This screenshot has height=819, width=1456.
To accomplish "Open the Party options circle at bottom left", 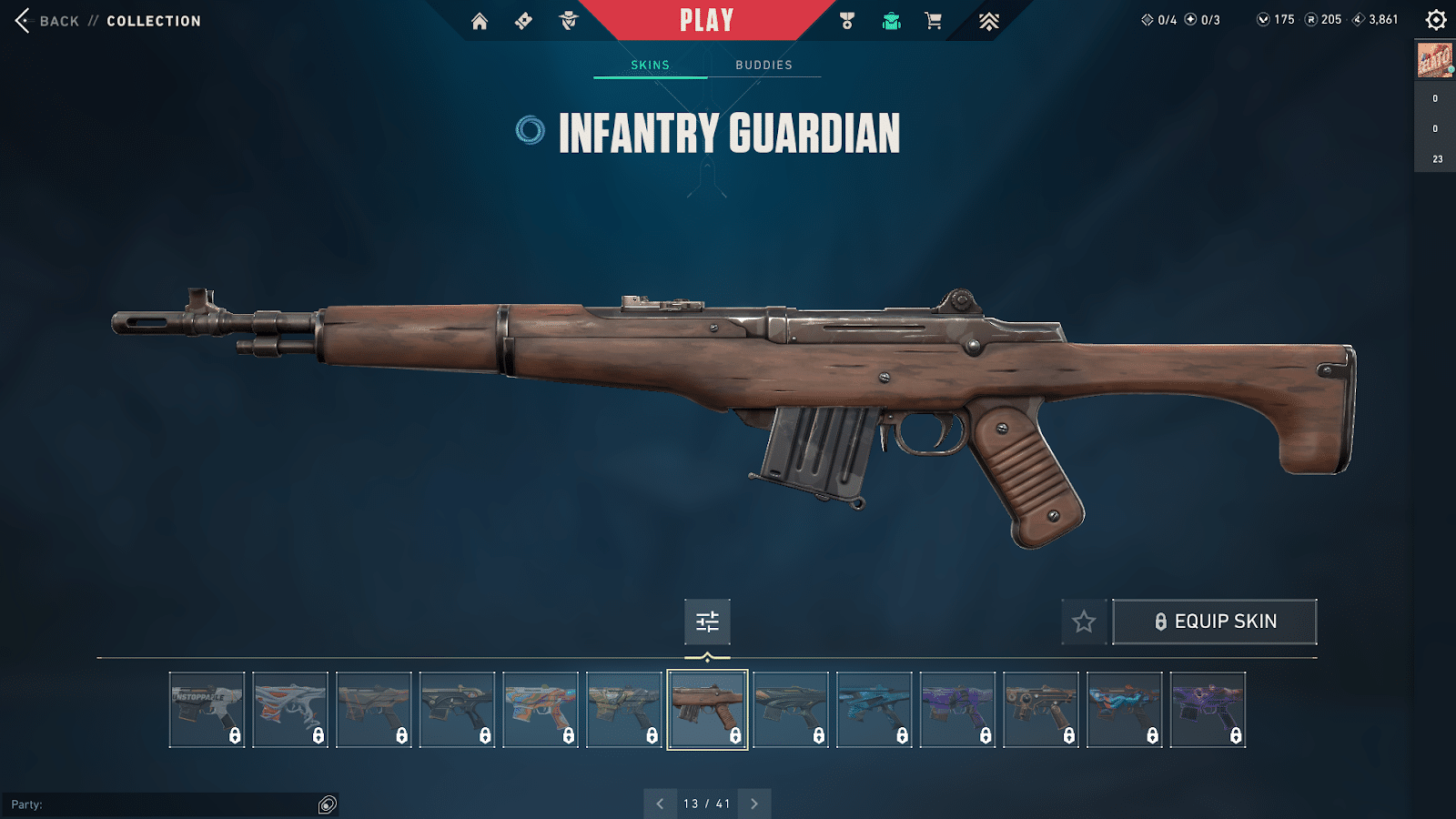I will (326, 804).
